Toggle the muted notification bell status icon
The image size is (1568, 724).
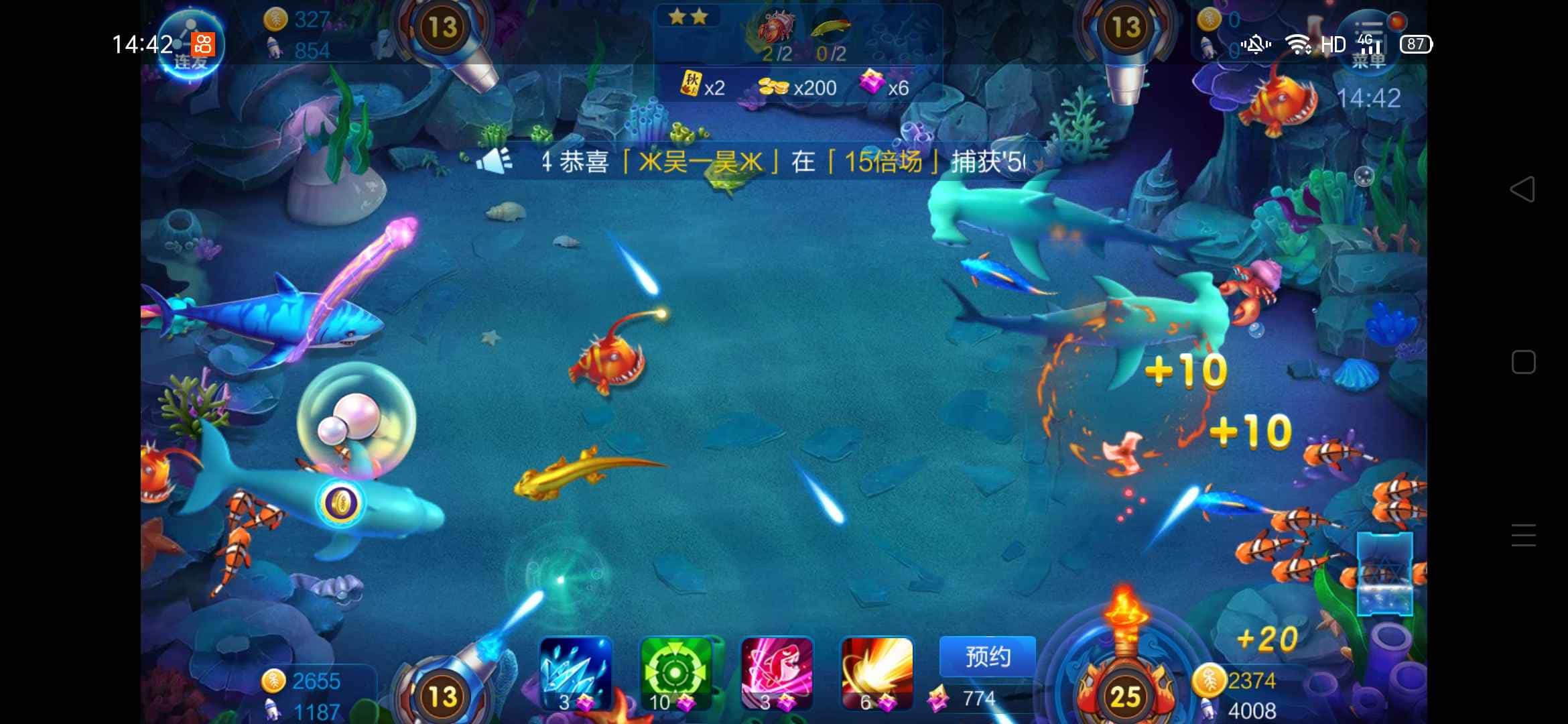tap(1256, 44)
